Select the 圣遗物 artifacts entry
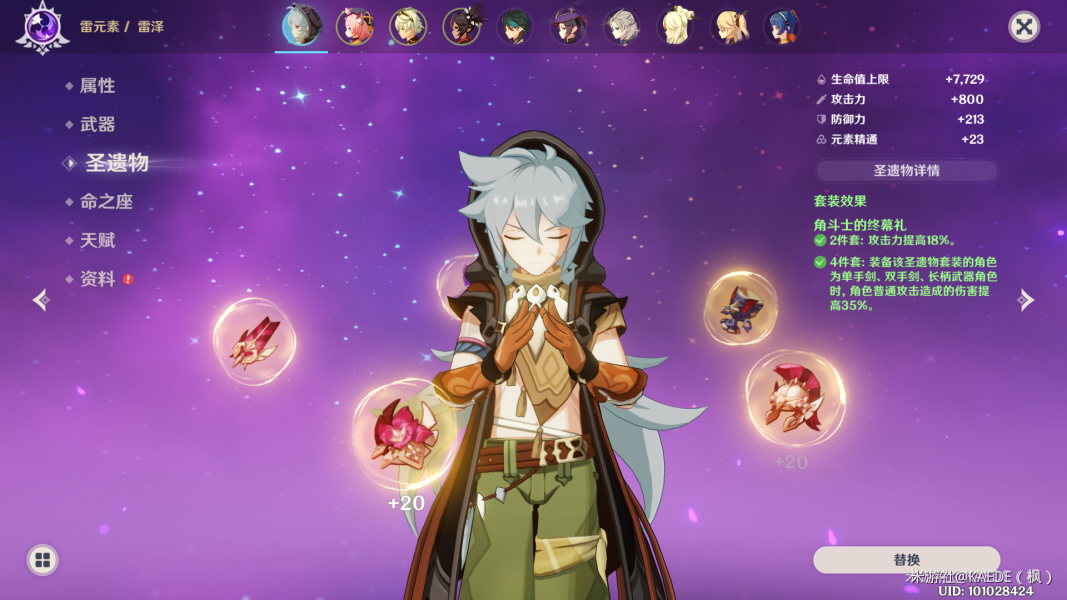The image size is (1067, 600). point(116,163)
